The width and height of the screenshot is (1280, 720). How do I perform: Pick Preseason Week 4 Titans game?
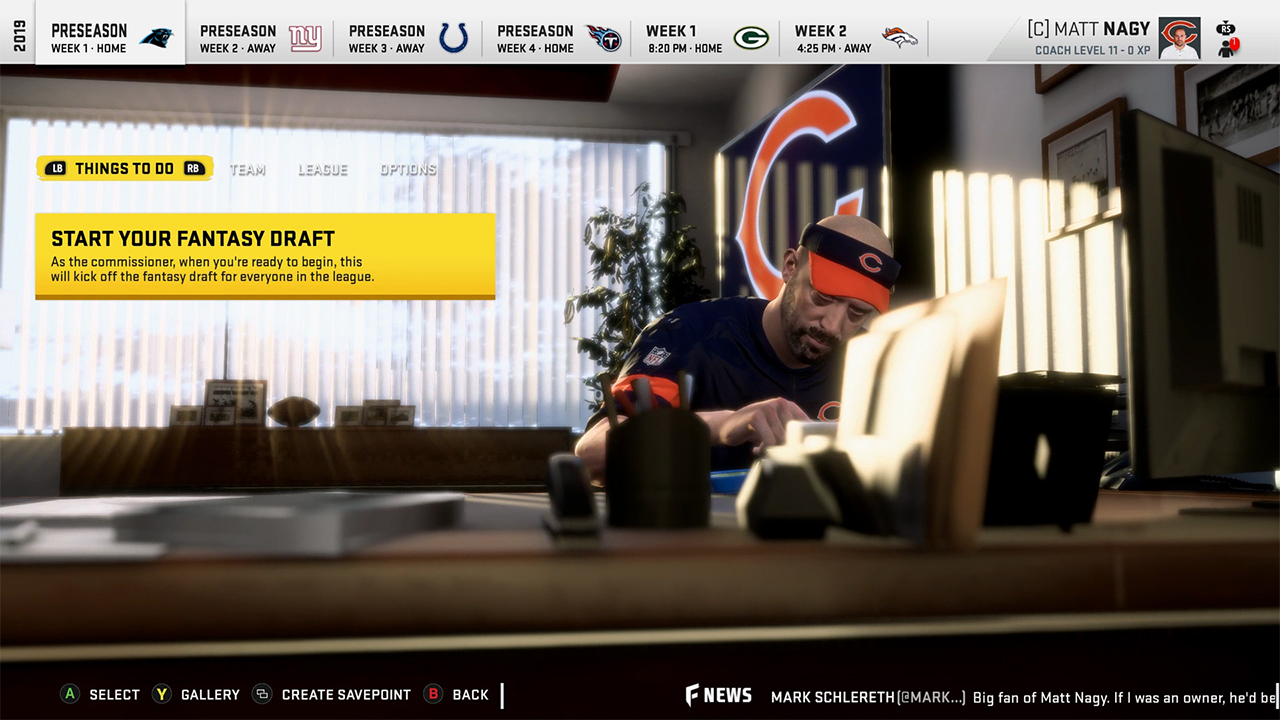(557, 38)
